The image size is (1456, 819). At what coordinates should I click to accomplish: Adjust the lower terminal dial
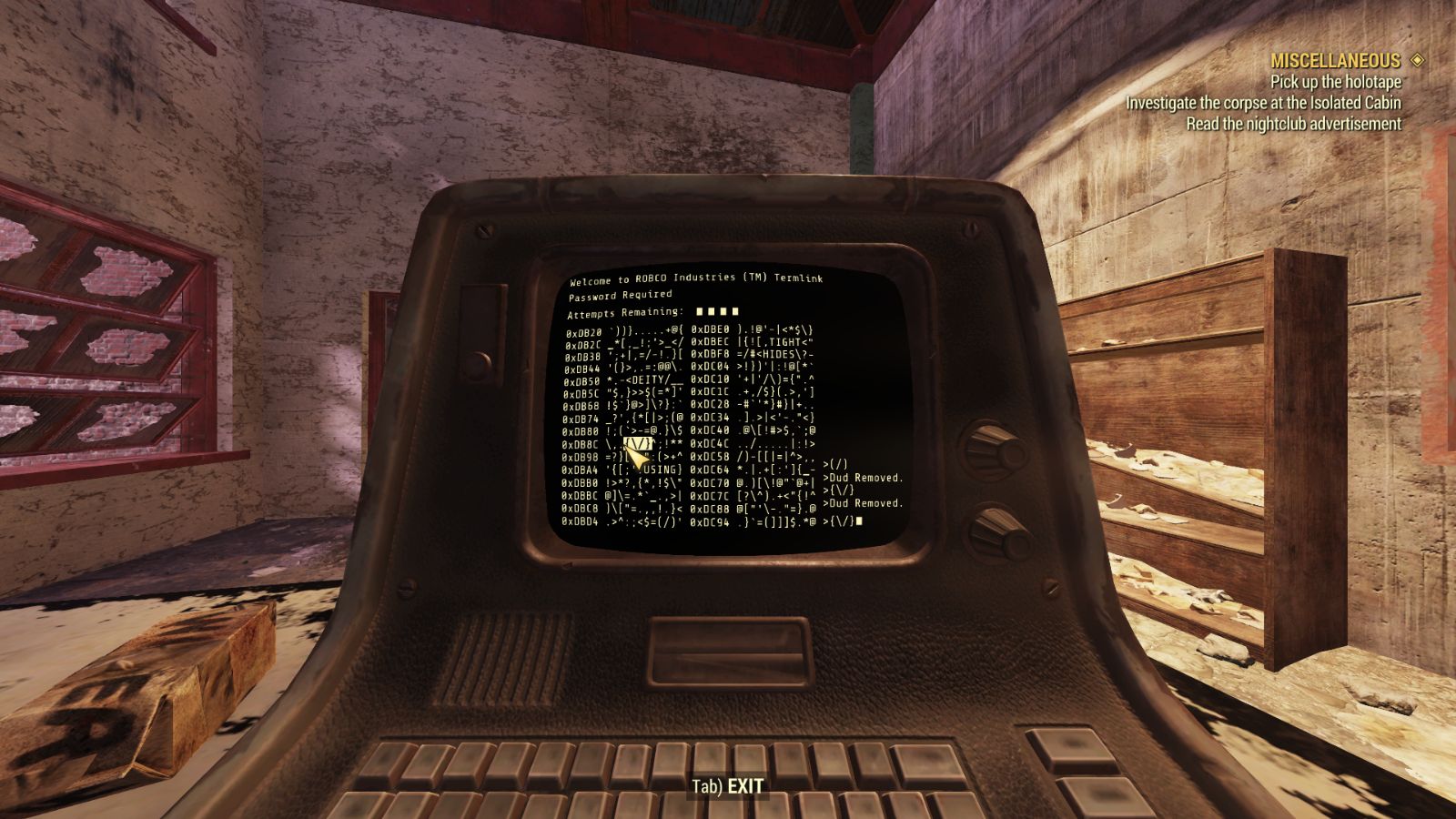(x=992, y=530)
